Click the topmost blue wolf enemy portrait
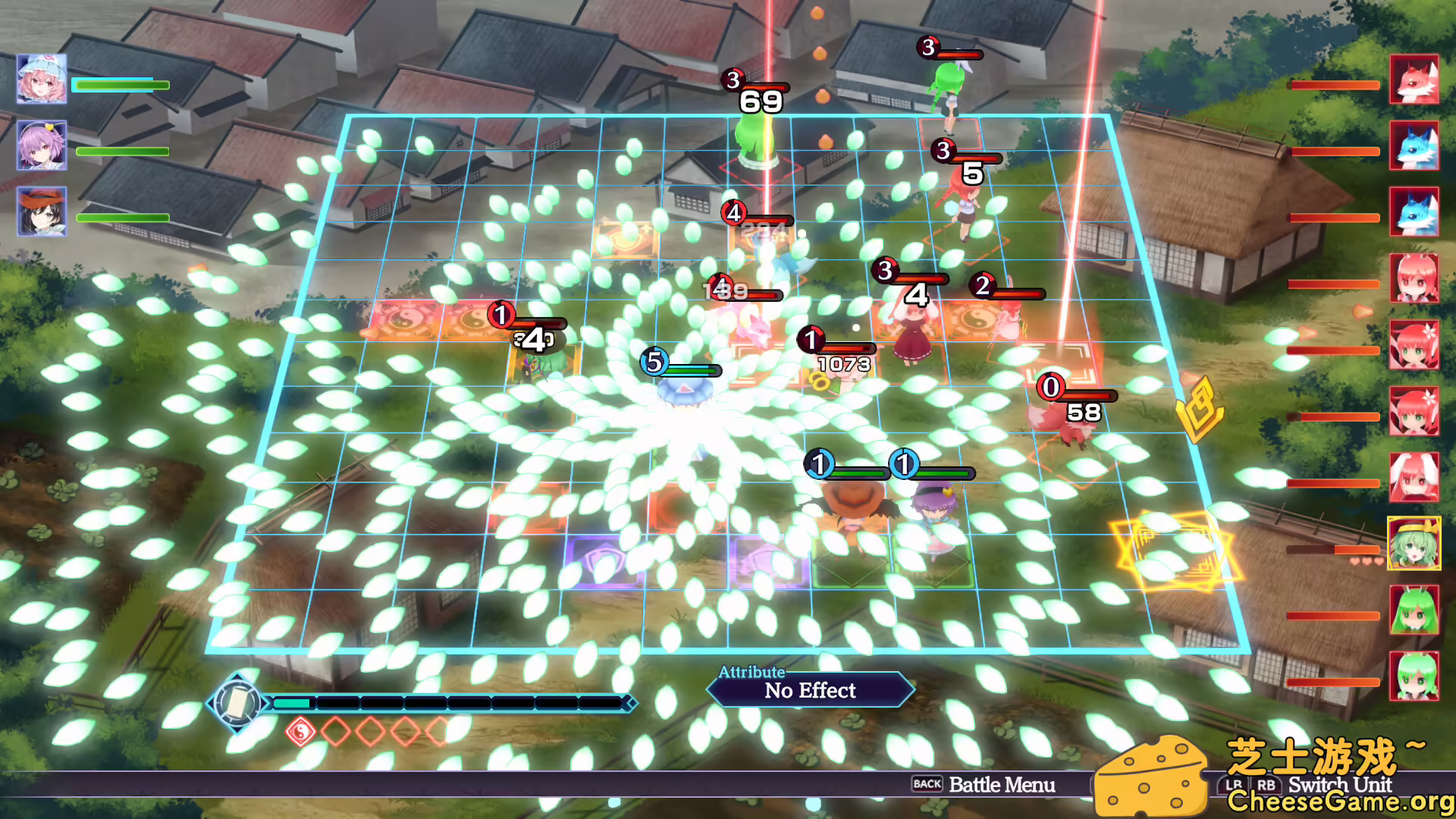Screen dimensions: 1456x819 coord(1414,146)
